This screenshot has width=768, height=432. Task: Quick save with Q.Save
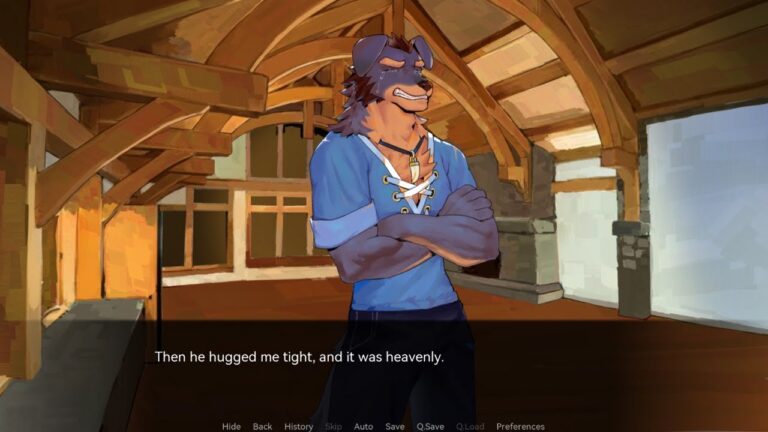430,426
